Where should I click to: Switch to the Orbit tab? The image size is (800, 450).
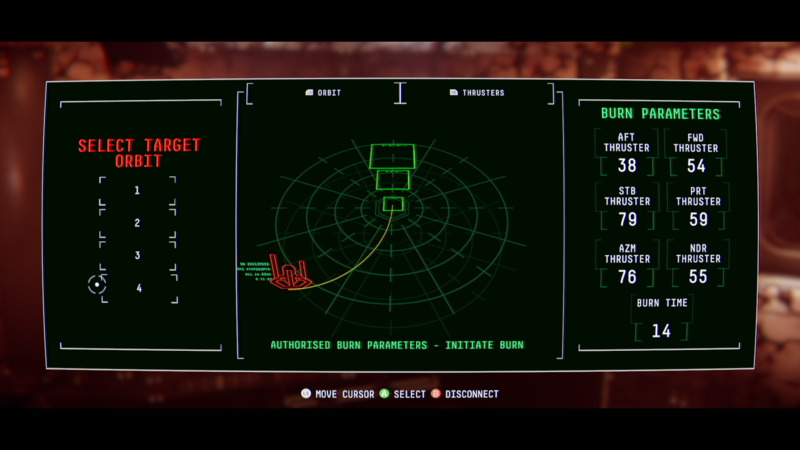coord(323,93)
